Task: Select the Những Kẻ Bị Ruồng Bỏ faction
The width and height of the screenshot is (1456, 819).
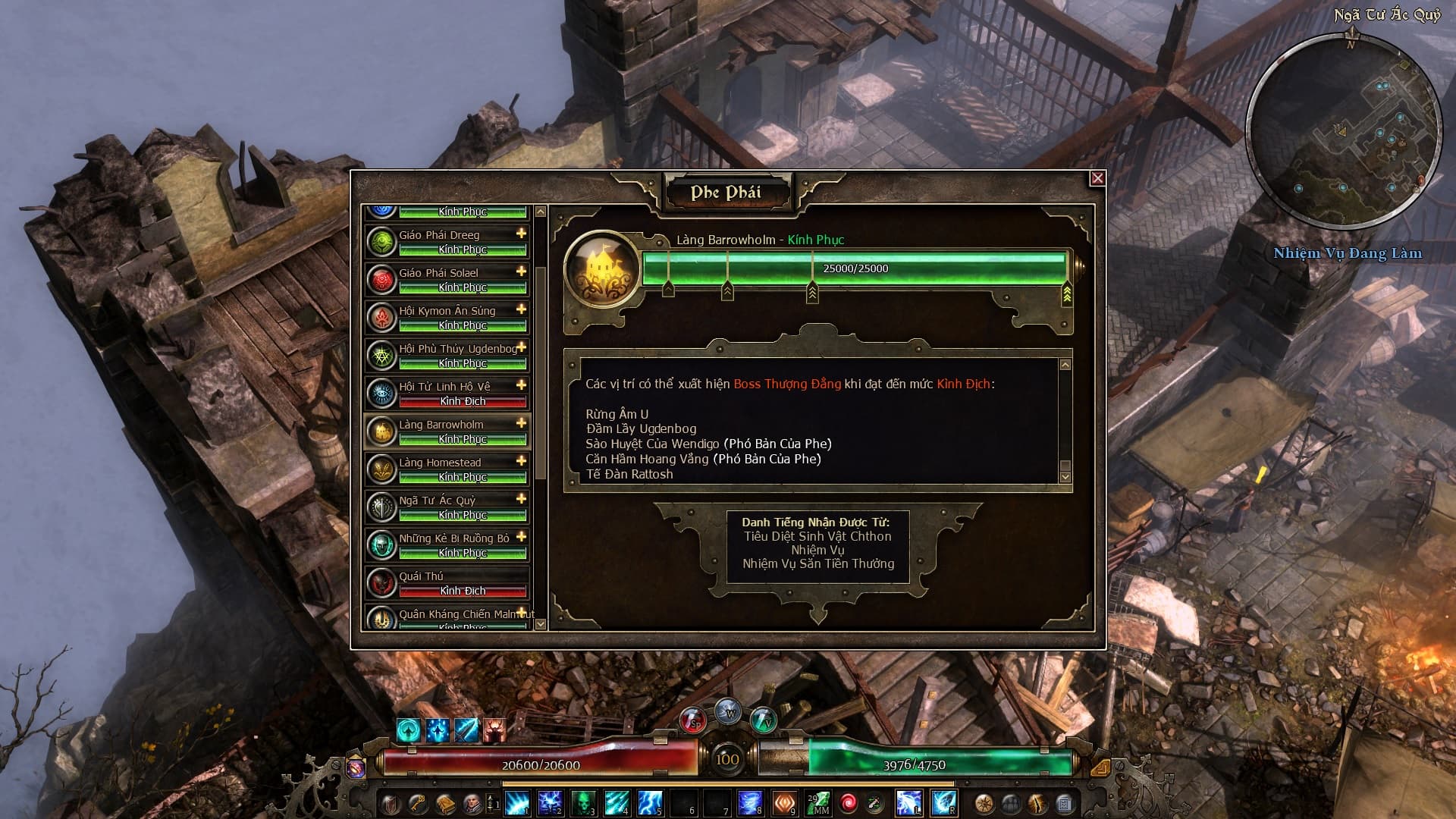Action: coord(447,545)
